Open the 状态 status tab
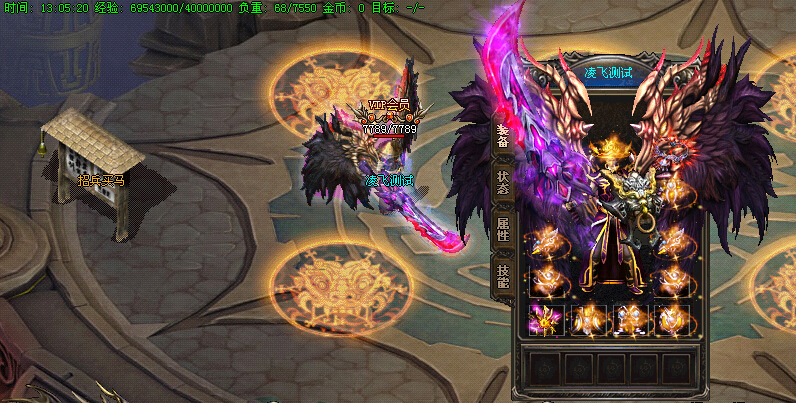The height and width of the screenshot is (403, 796). pos(502,181)
